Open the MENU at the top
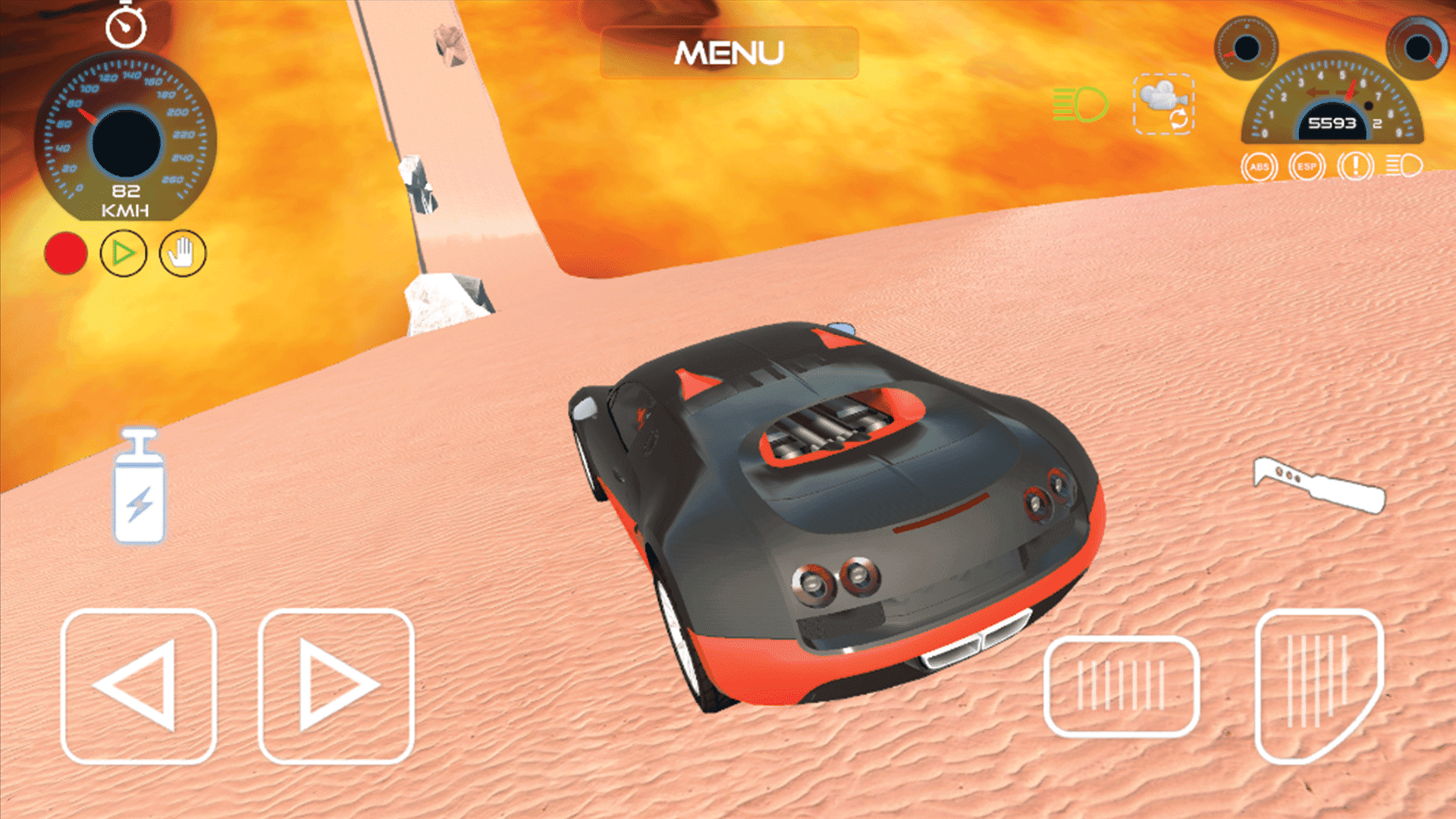1456x819 pixels. pos(730,52)
